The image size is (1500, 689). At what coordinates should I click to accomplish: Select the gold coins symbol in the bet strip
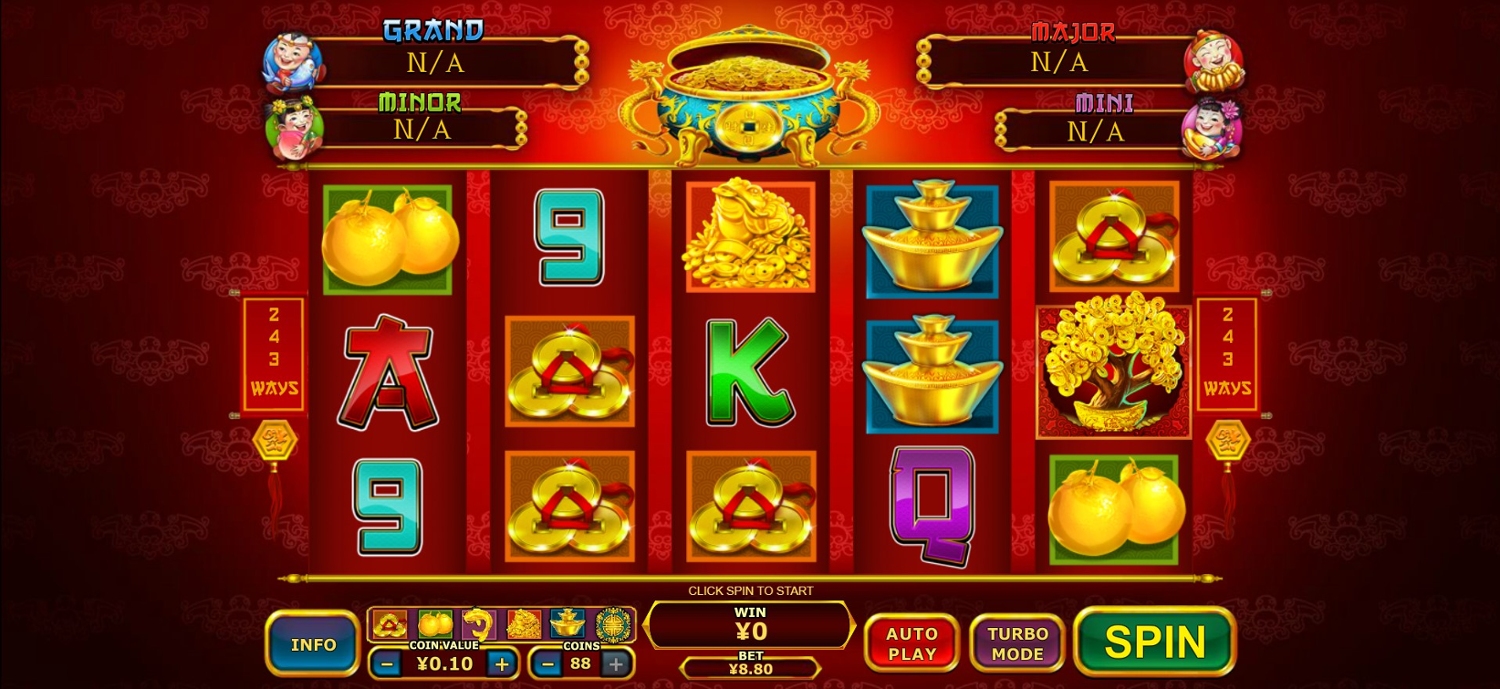pyautogui.click(x=389, y=624)
